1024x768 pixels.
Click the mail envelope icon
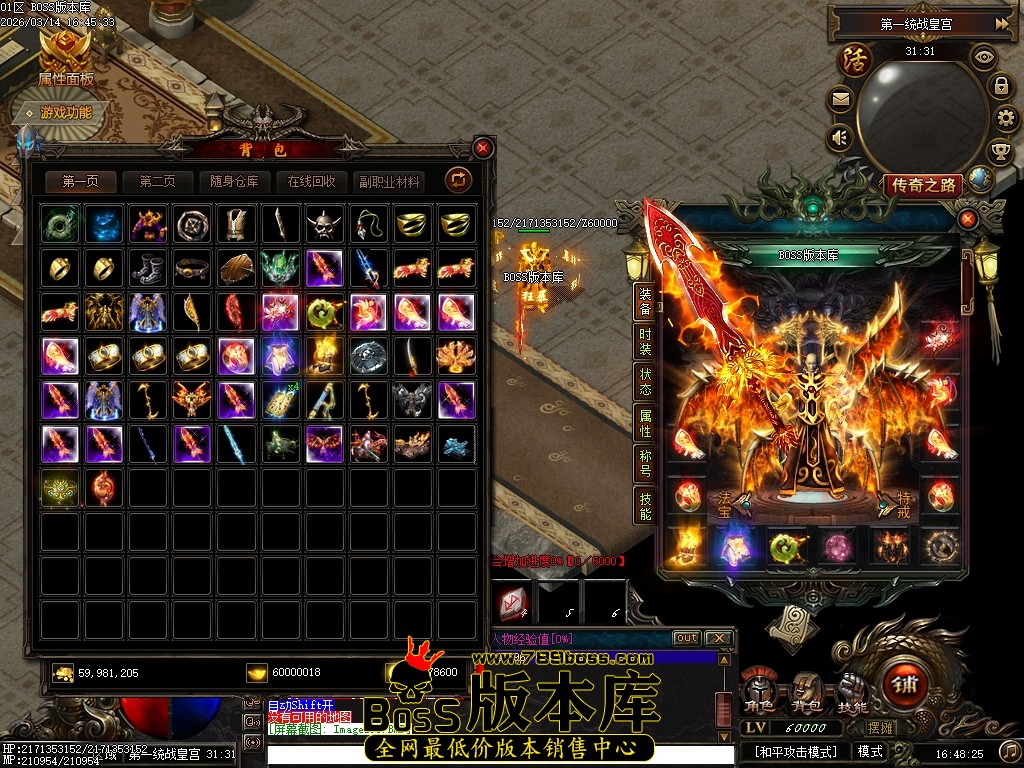click(x=840, y=99)
